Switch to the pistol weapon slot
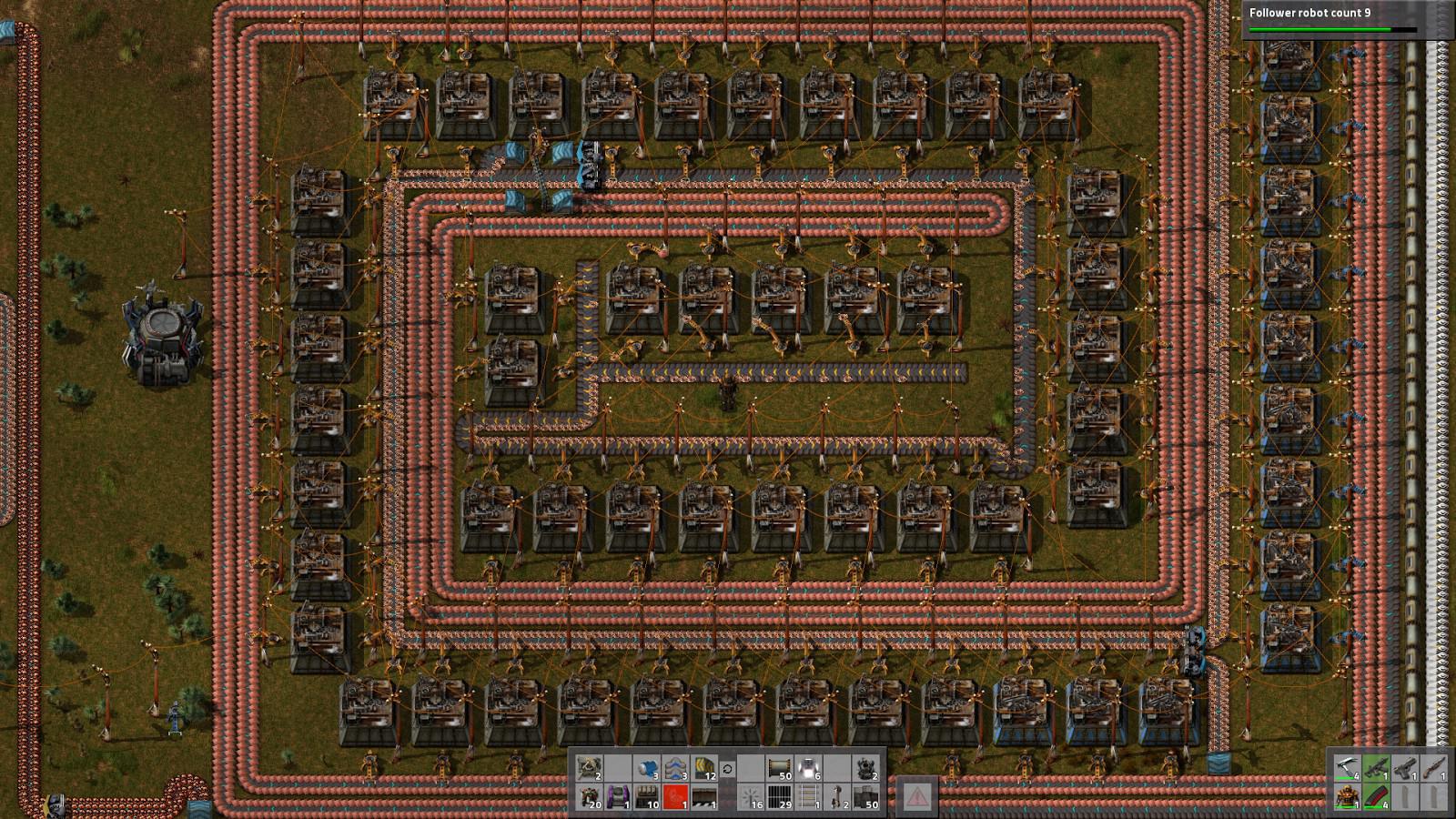This screenshot has height=819, width=1456. [1405, 767]
